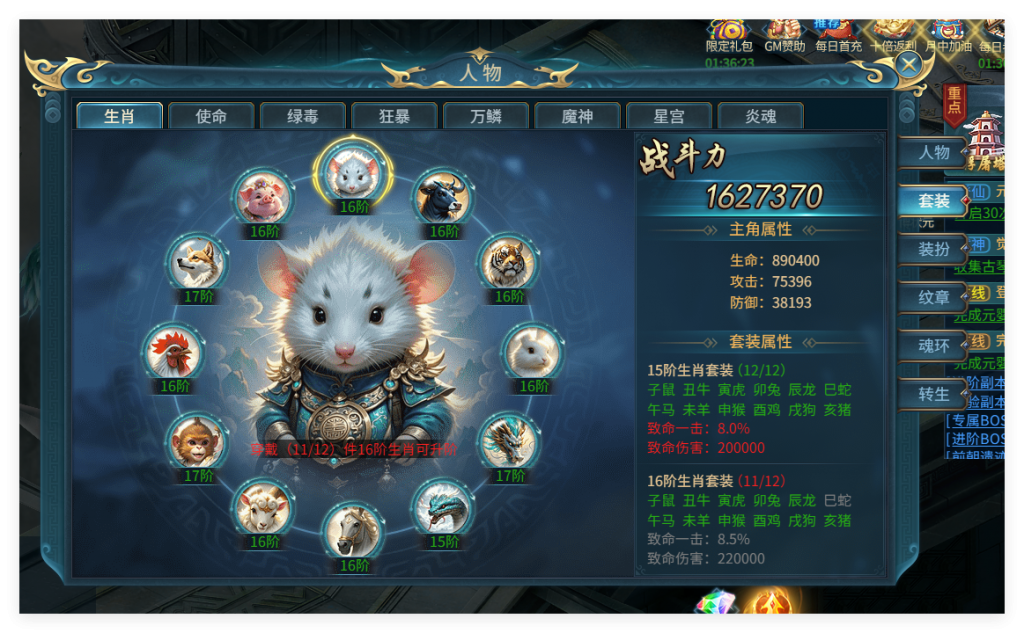This screenshot has width=1024, height=633.
Task: Select the 魂环 side menu
Action: (933, 346)
